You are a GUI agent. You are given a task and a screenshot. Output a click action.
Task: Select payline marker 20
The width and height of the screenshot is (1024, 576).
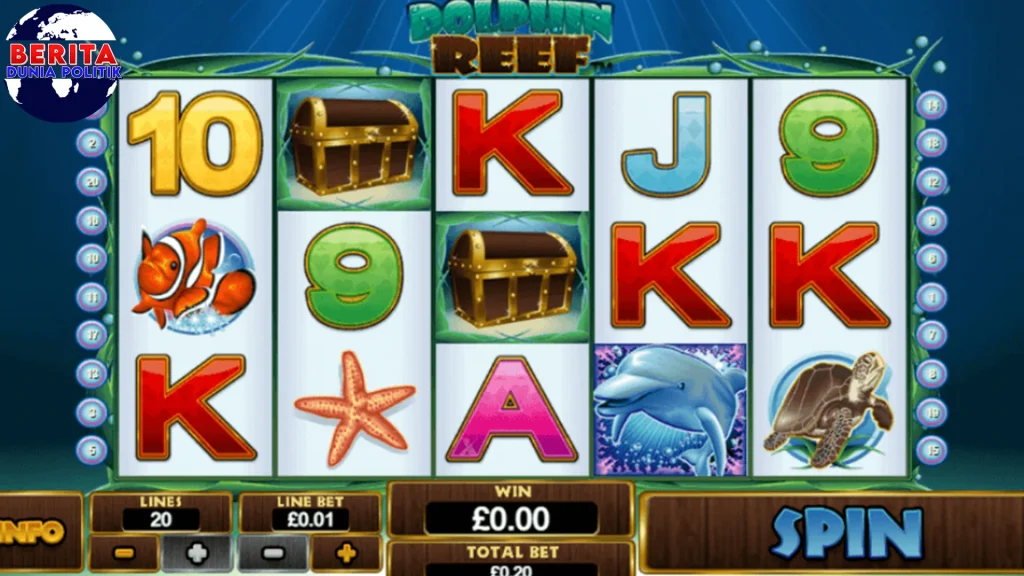92,182
